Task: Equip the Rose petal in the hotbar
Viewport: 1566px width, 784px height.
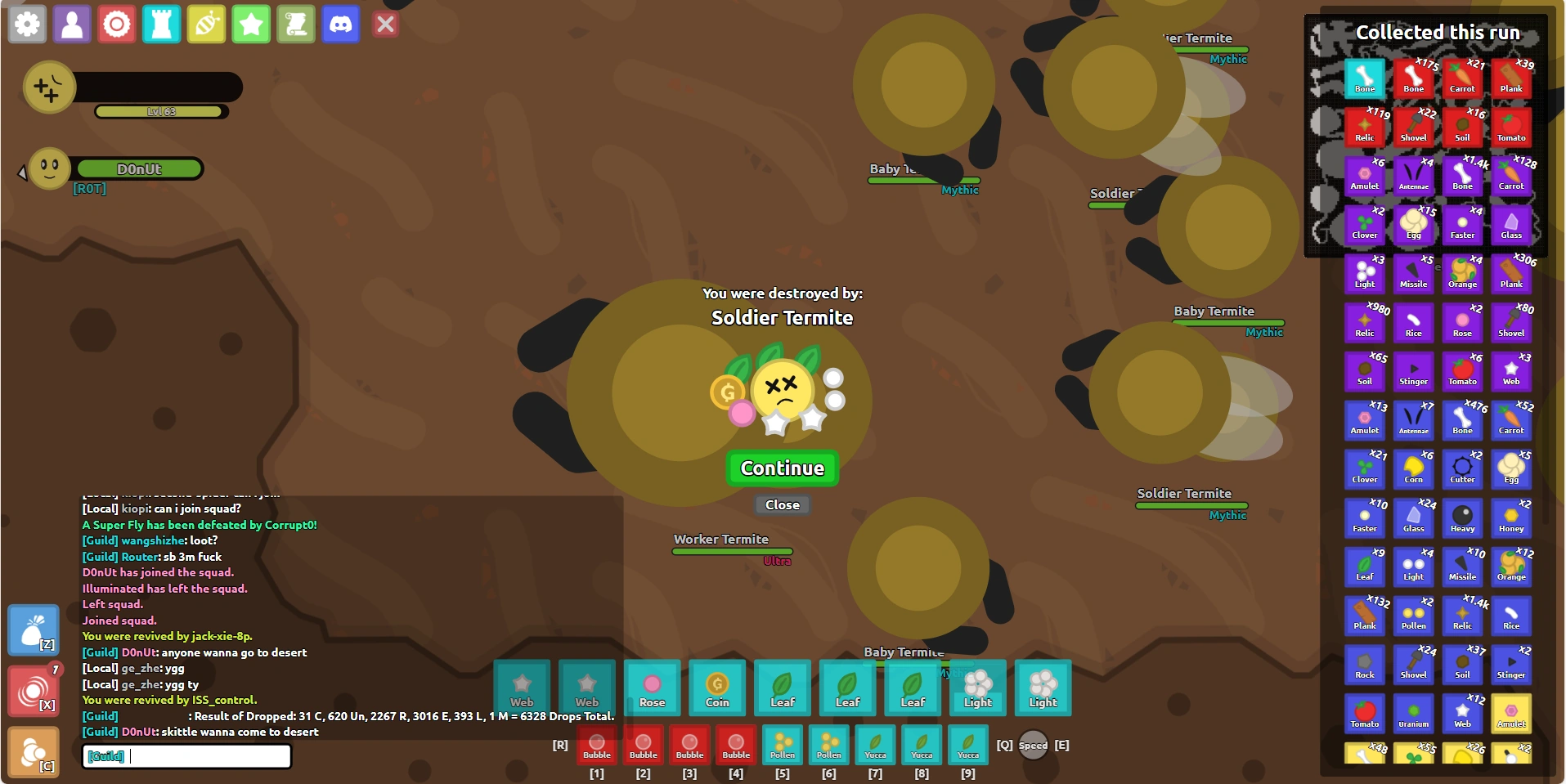Action: [x=652, y=688]
